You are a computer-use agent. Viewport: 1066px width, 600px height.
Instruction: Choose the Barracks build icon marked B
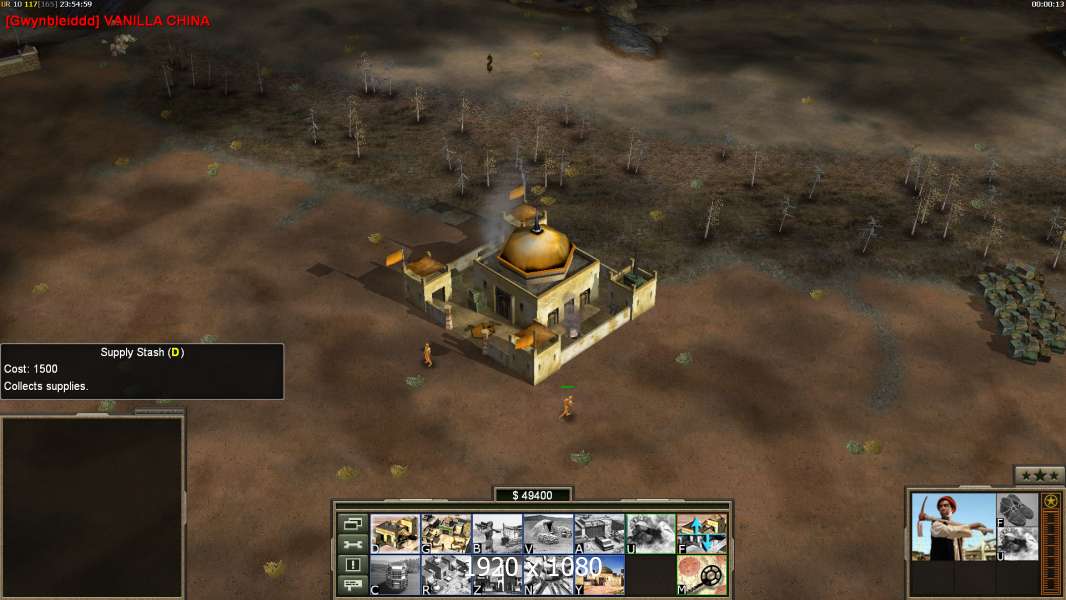(x=497, y=534)
